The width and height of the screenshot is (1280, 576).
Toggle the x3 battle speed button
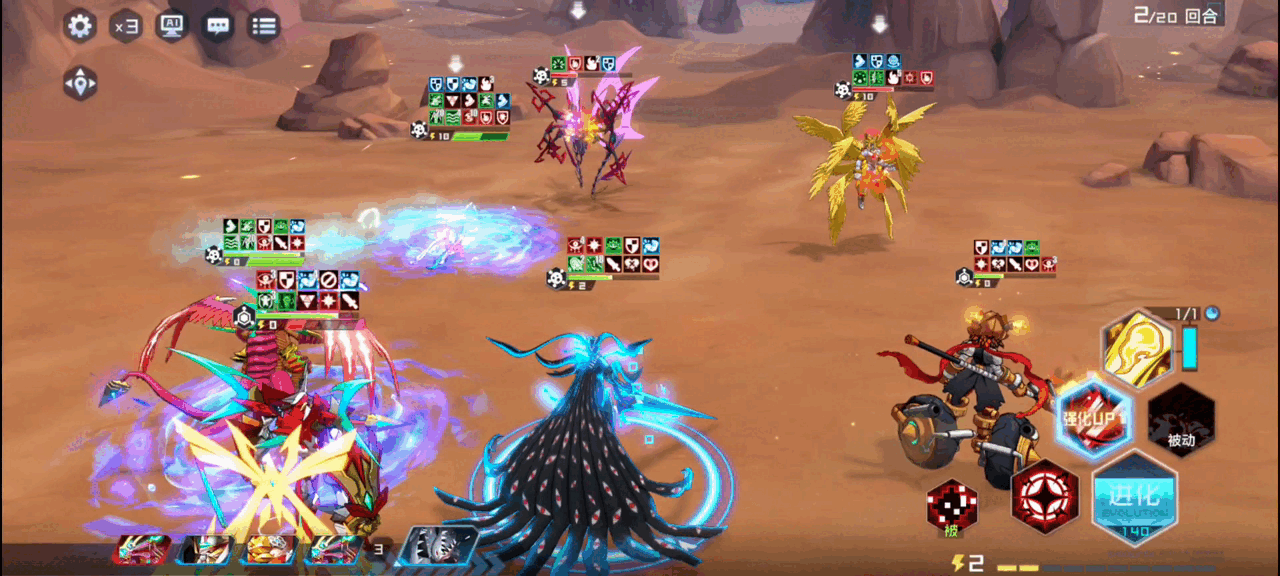(x=126, y=26)
